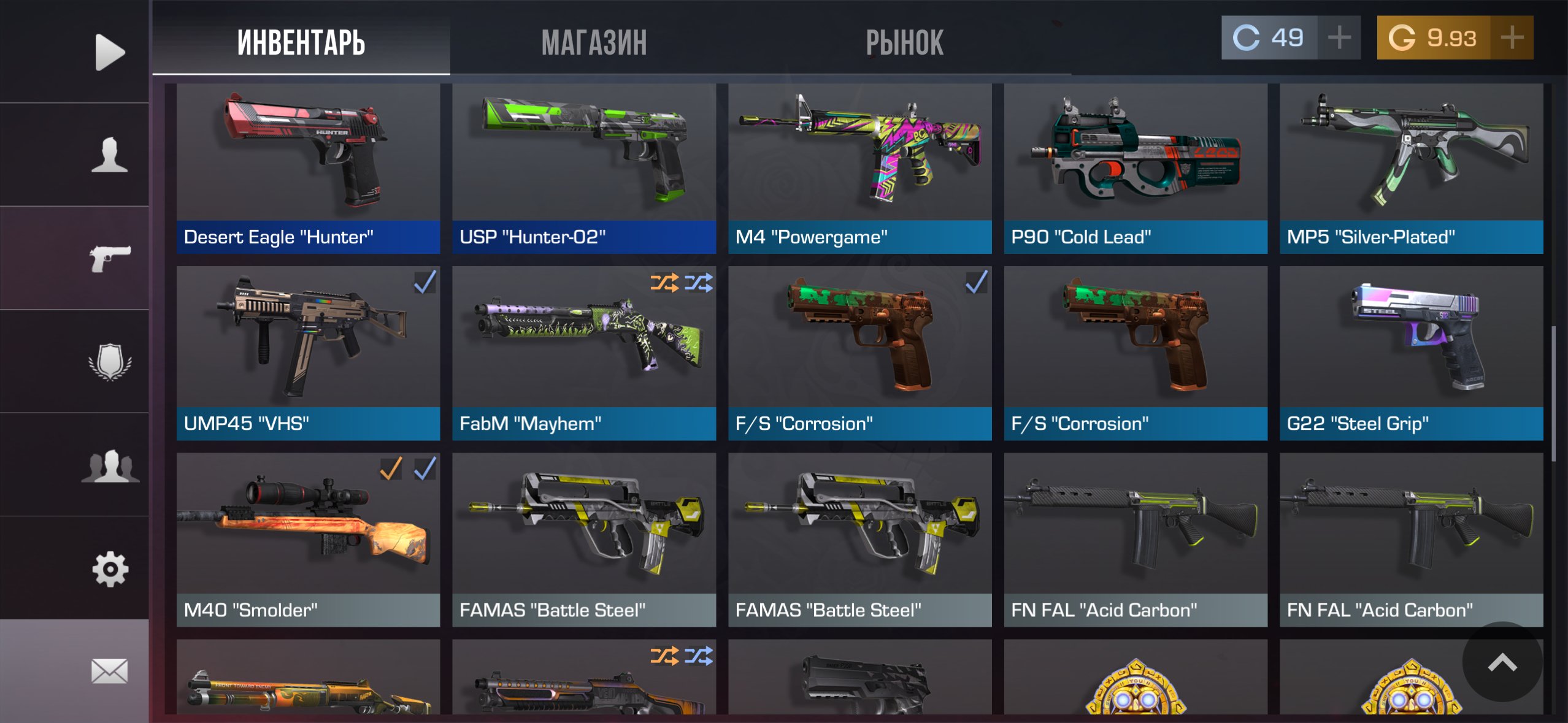
Task: Choose the M4 "Powergame" skin
Action: (859, 169)
